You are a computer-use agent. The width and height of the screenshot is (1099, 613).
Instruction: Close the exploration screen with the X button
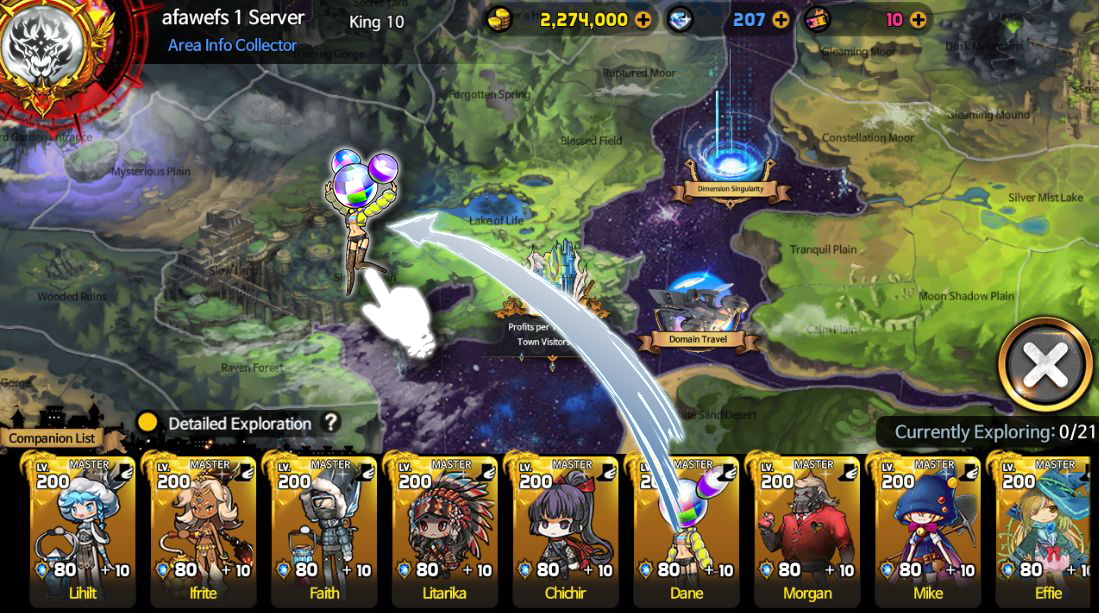[1045, 366]
